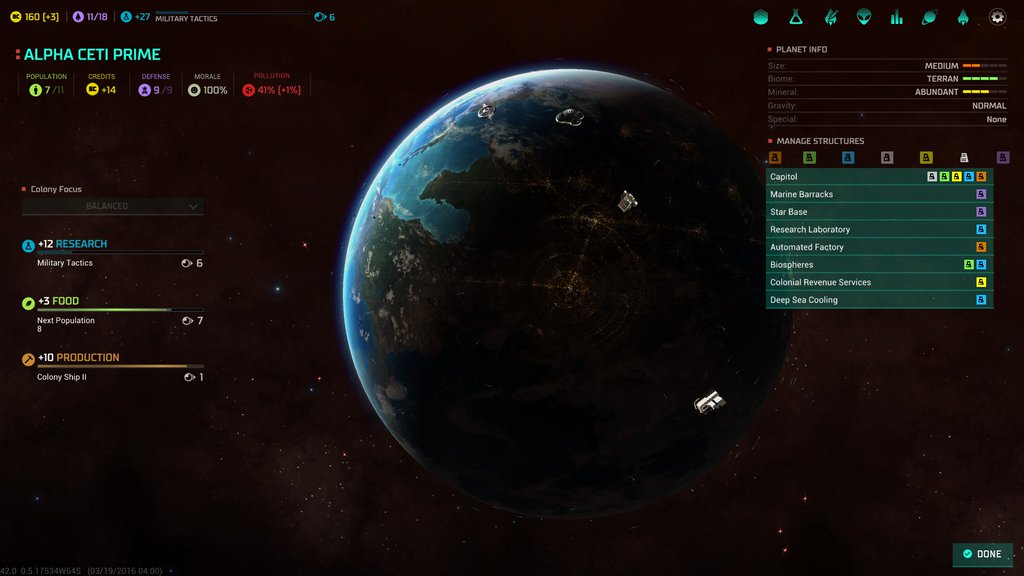Confirm with the Done button

pyautogui.click(x=982, y=554)
